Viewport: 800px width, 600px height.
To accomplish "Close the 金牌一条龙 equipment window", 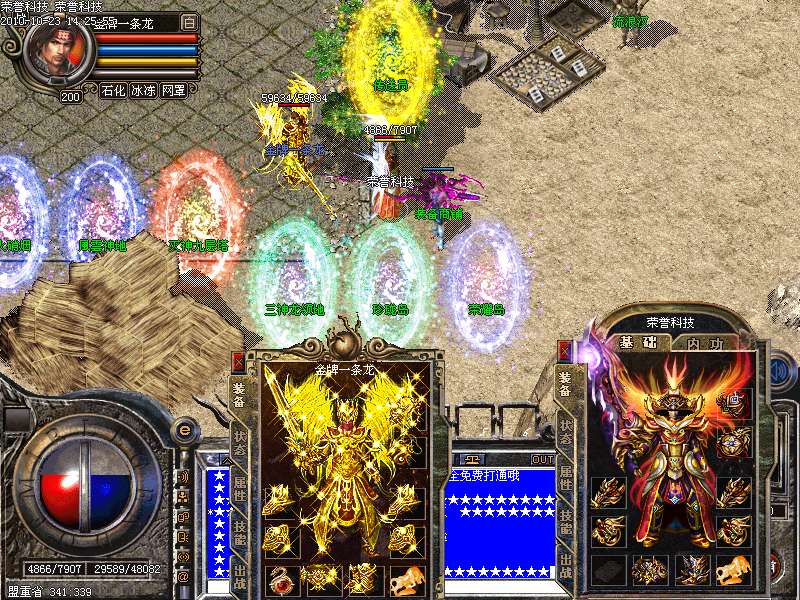I will pos(238,361).
